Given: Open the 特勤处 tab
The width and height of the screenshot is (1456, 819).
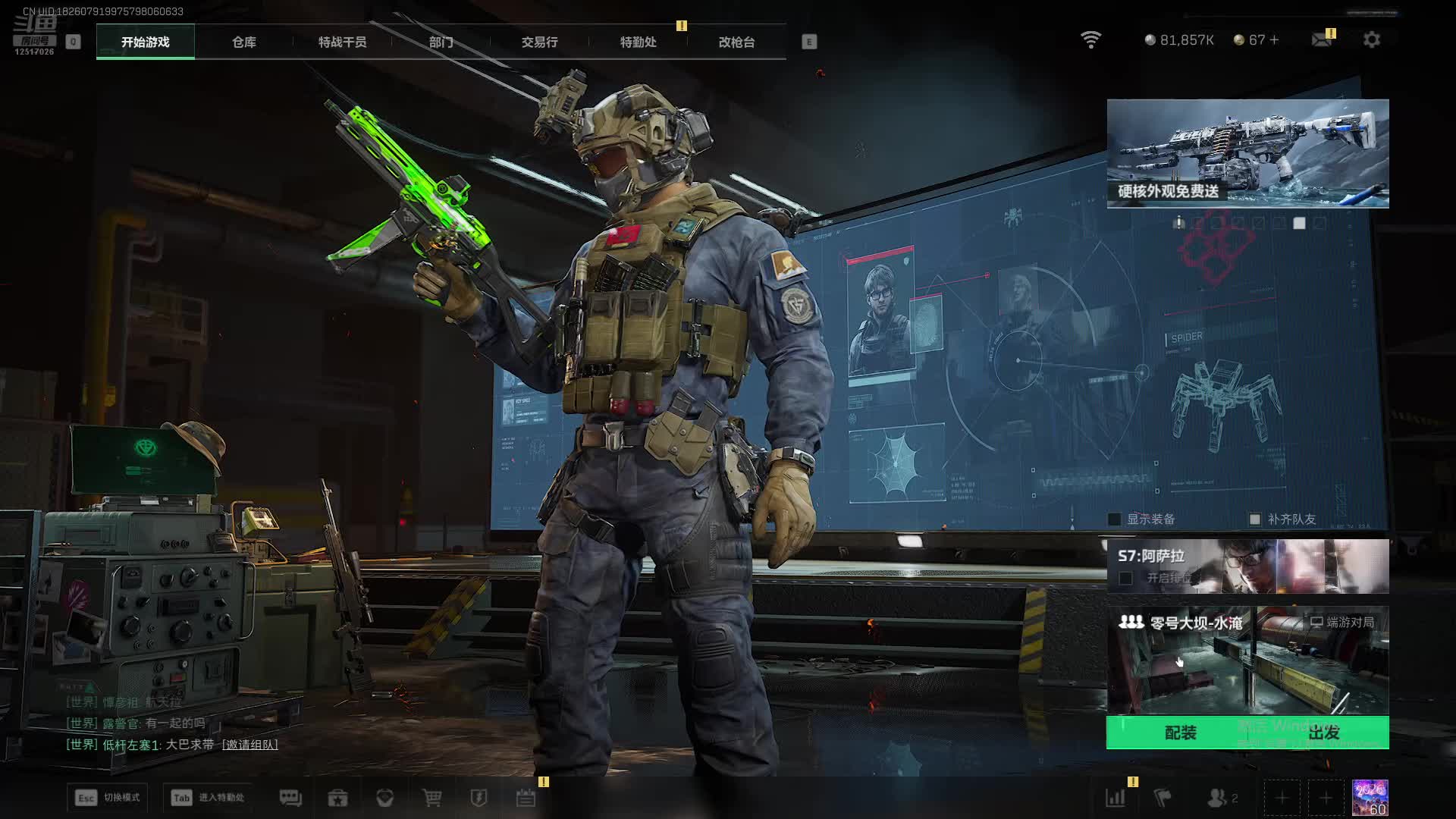Looking at the screenshot, I should coord(638,42).
